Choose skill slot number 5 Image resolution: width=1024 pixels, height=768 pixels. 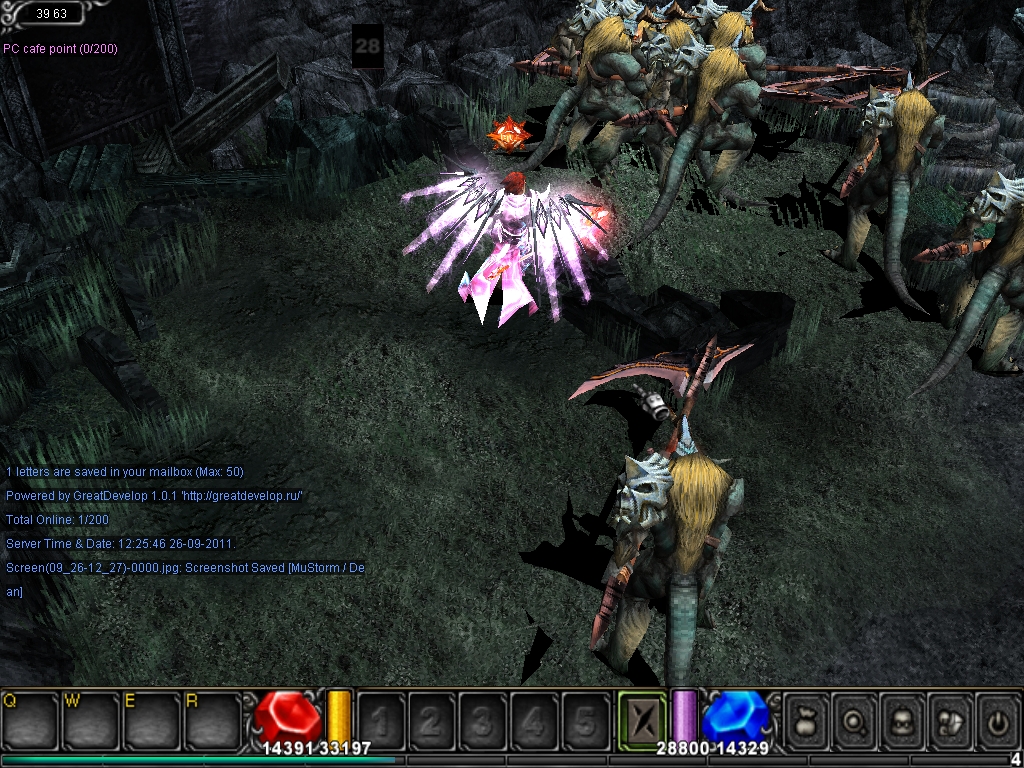586,720
